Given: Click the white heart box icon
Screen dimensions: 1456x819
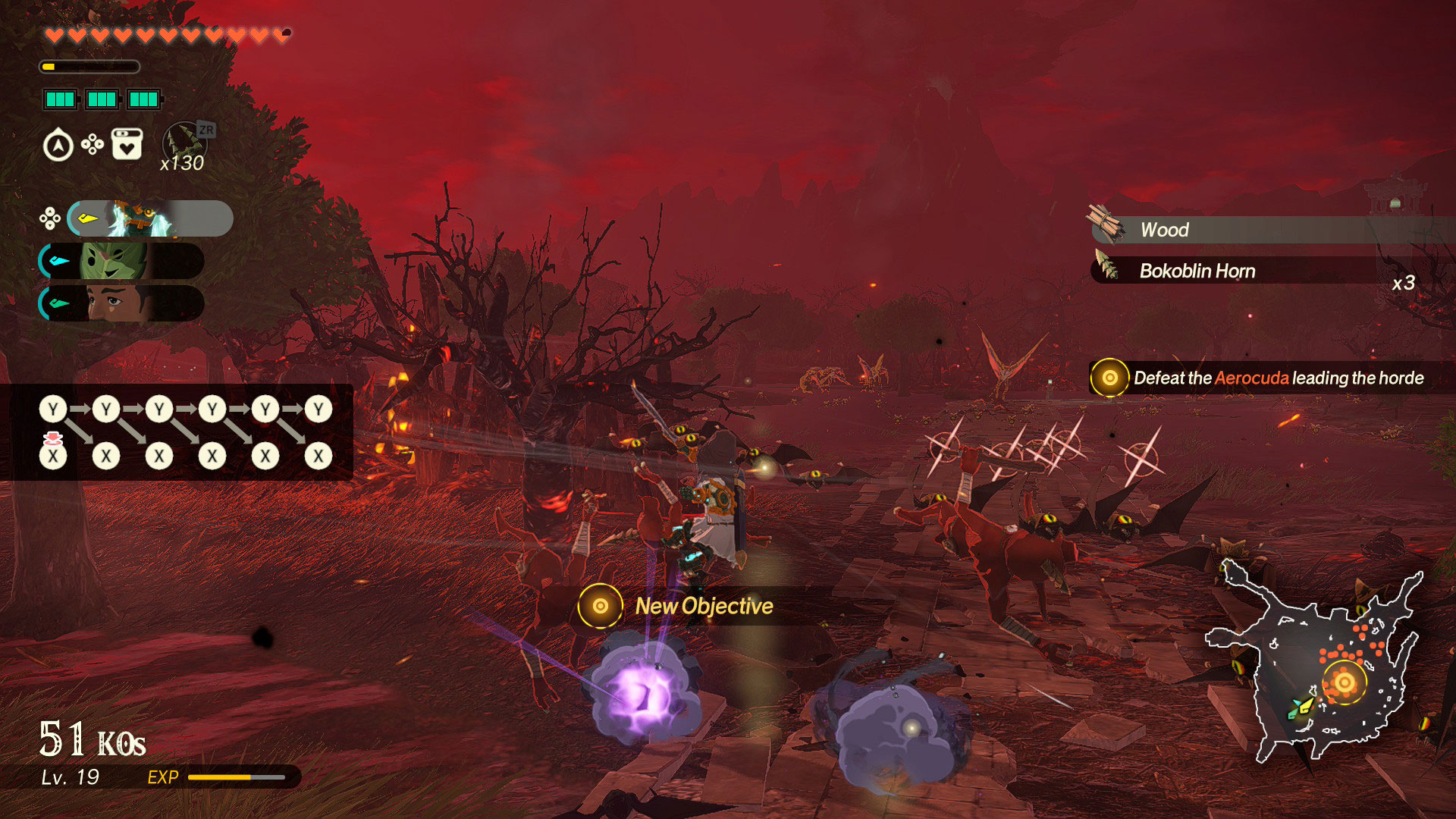Looking at the screenshot, I should click(x=127, y=144).
